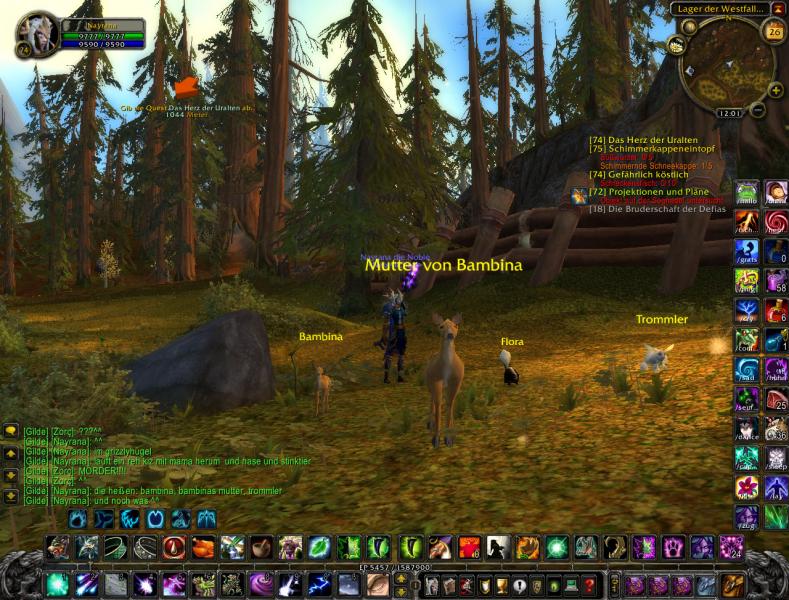Zoom out the minimap
The image size is (789, 600).
point(758,107)
